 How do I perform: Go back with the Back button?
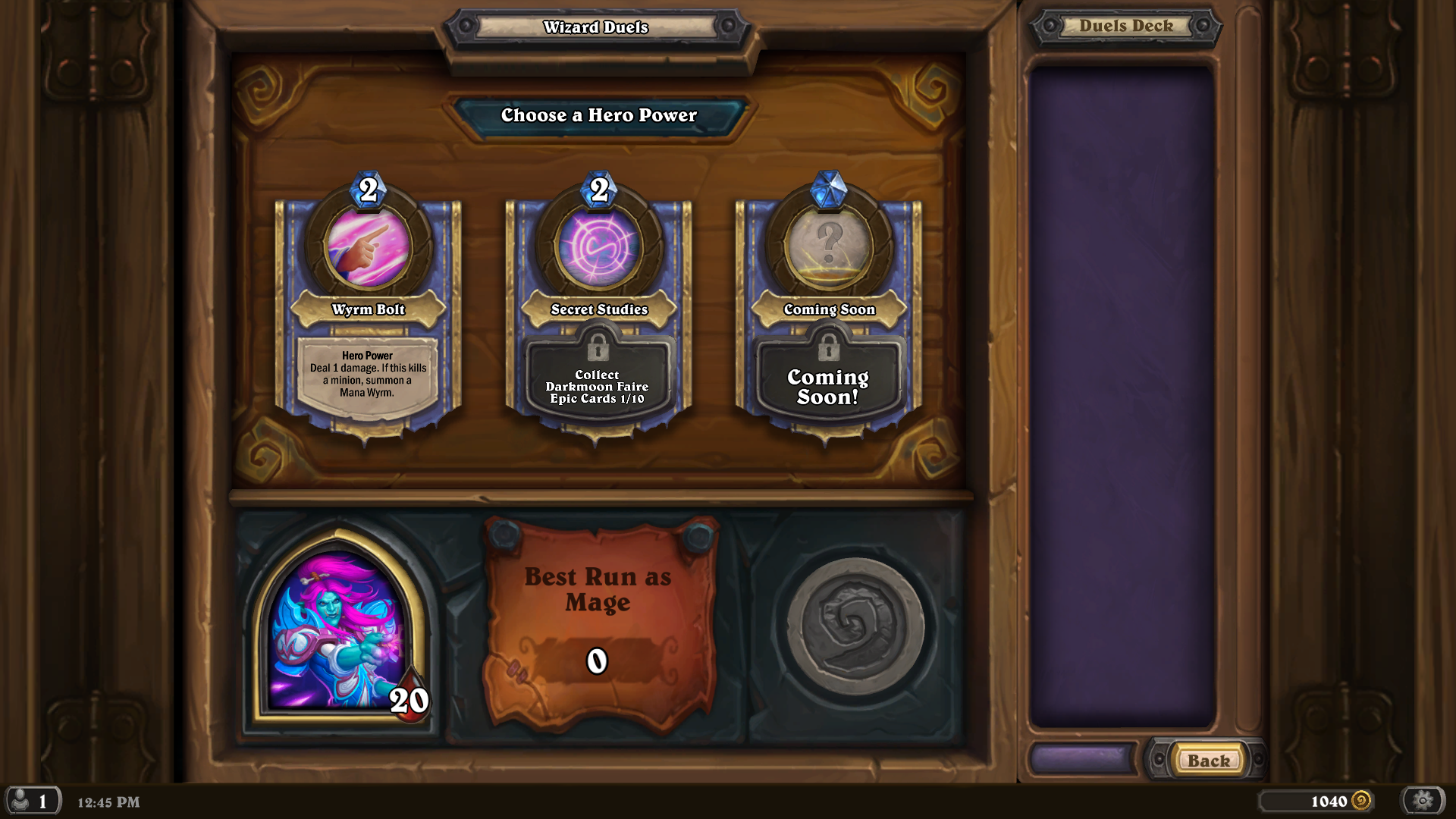[1208, 761]
